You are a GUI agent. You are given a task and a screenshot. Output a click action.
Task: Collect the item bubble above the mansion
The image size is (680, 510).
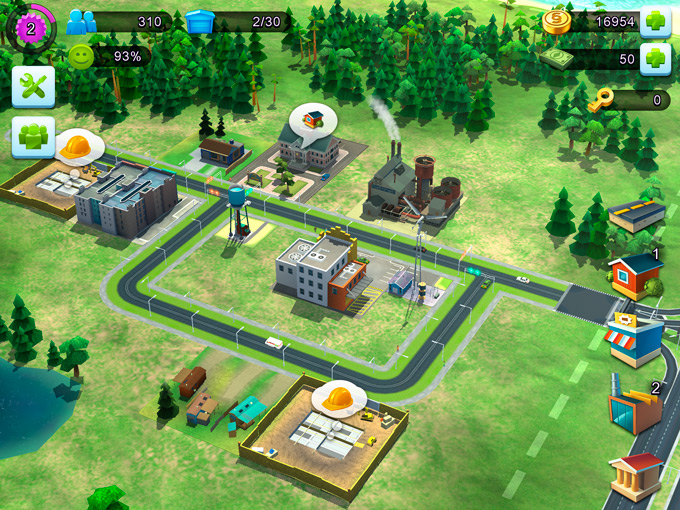(313, 120)
